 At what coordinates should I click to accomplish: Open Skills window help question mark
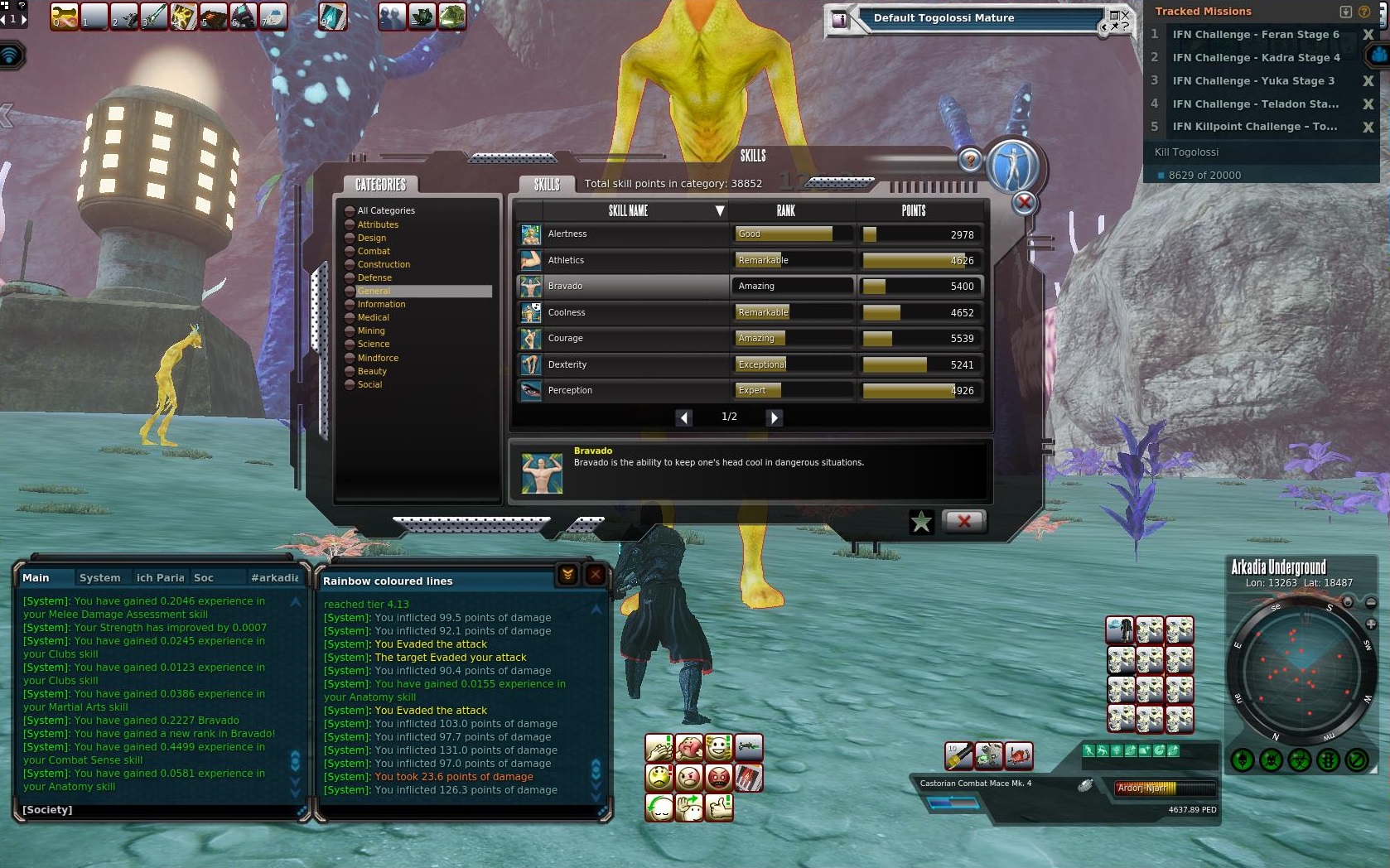(969, 160)
